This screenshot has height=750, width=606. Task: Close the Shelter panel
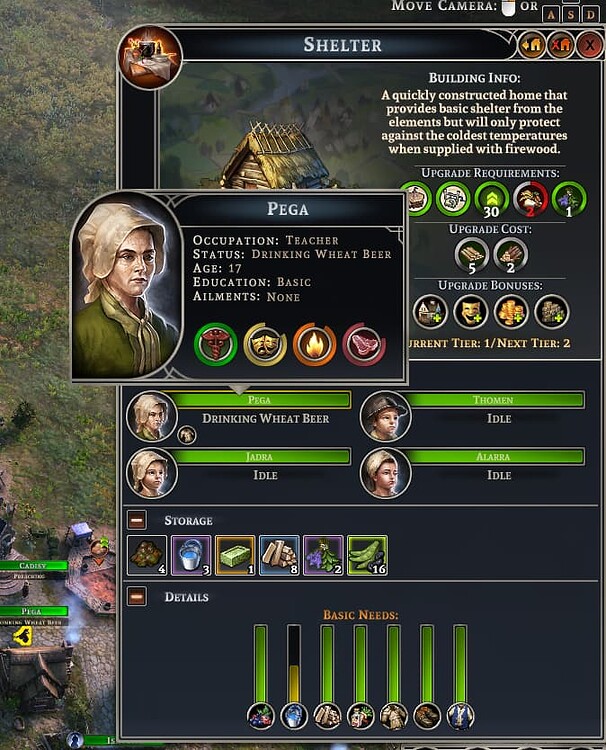[589, 44]
